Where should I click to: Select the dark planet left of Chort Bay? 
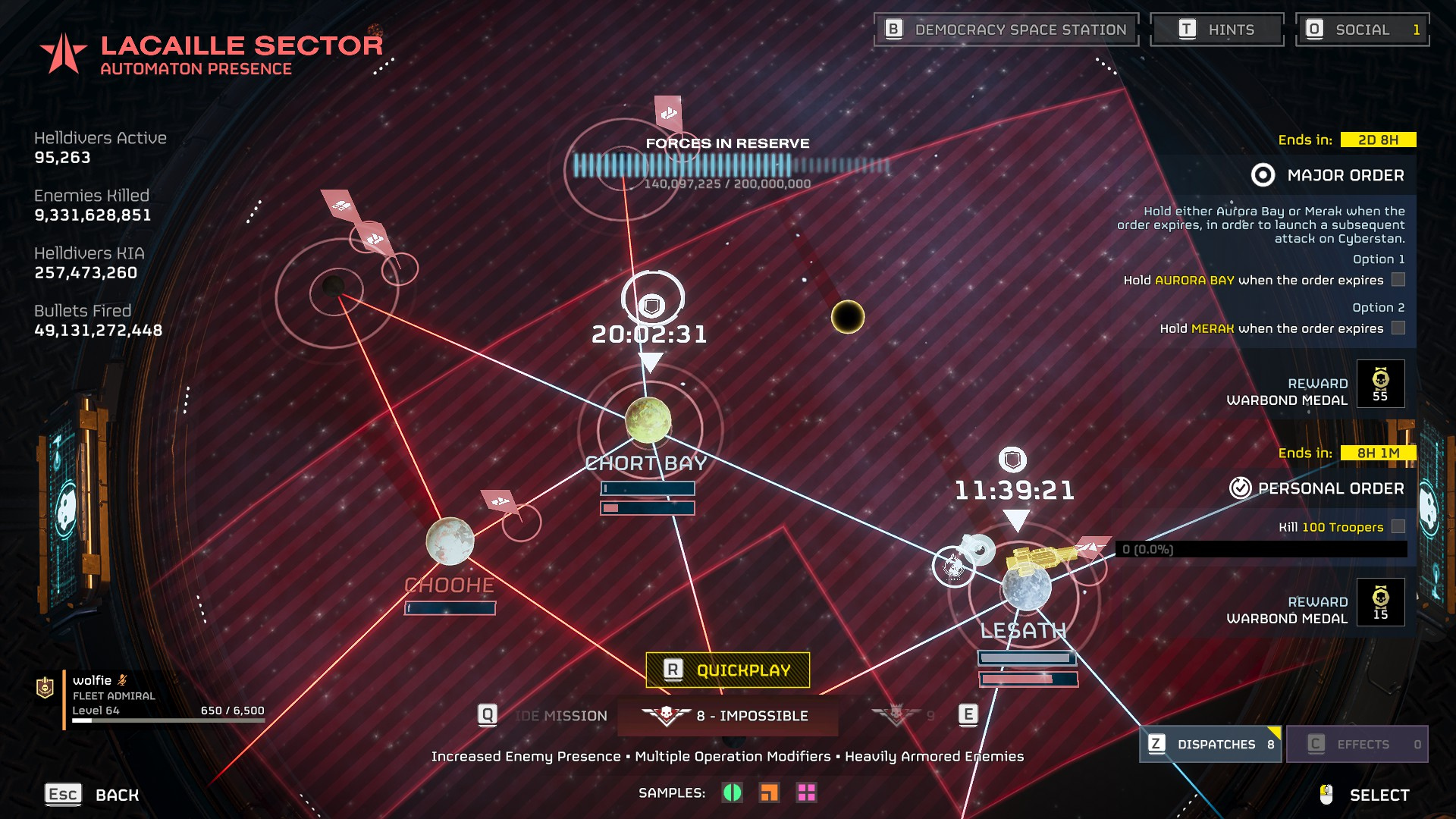(x=334, y=287)
